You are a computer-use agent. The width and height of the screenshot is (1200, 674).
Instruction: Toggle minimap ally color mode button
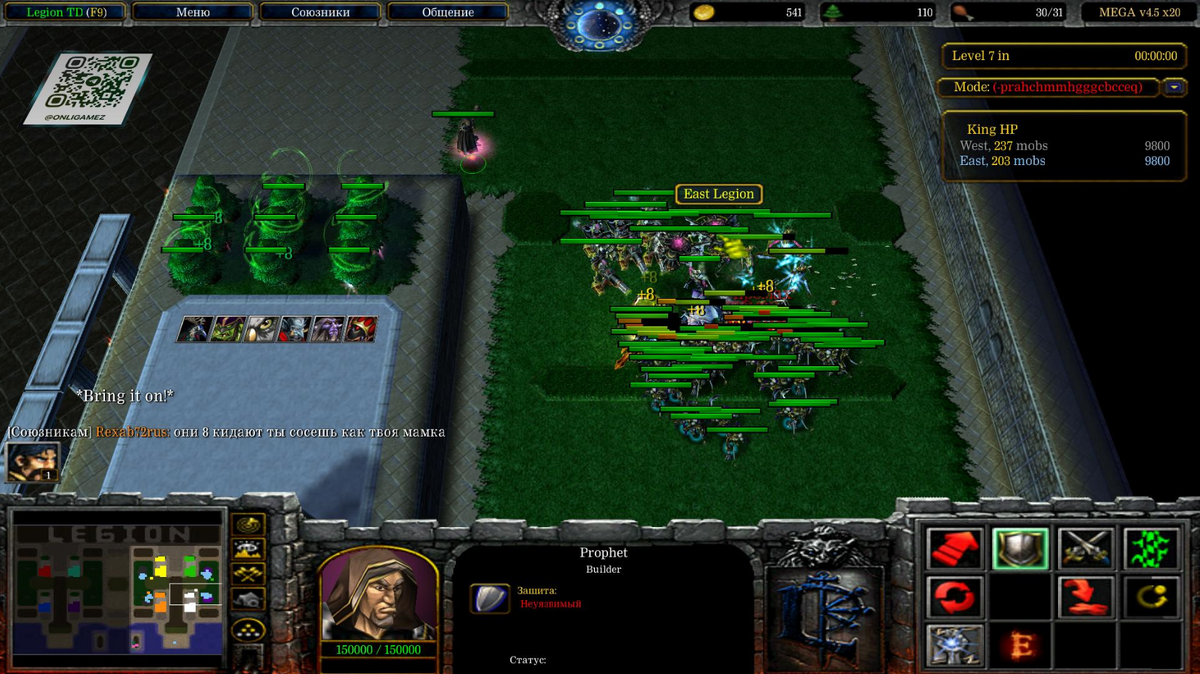point(247,574)
